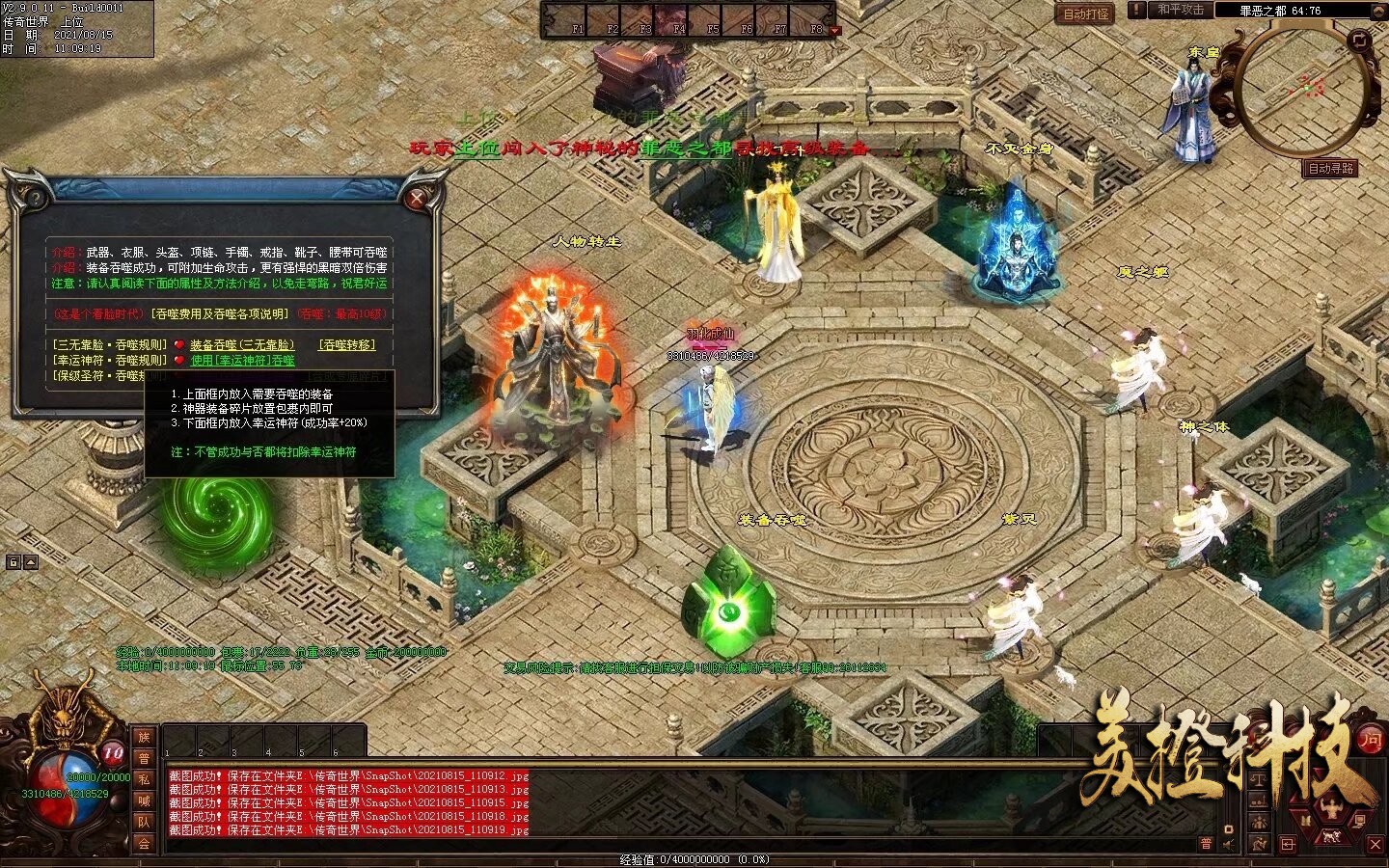The width and height of the screenshot is (1389, 868).
Task: Switch to the 私 private chat channel
Action: click(144, 780)
